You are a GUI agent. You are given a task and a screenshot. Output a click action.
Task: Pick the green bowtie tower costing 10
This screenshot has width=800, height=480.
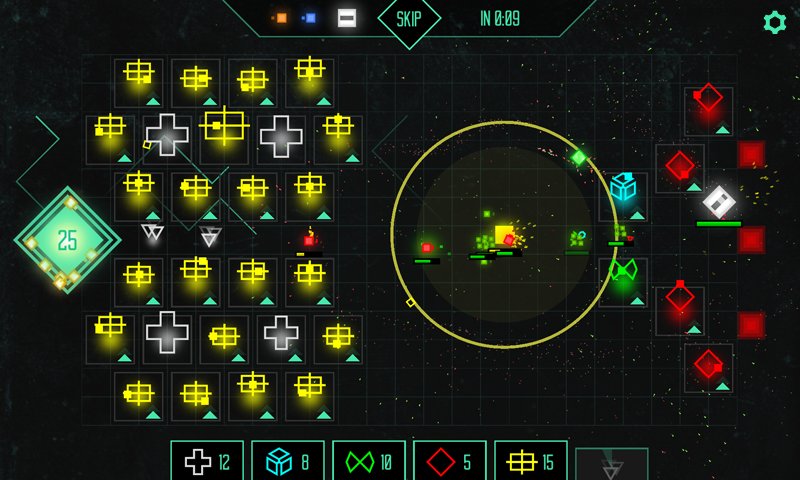pos(369,461)
